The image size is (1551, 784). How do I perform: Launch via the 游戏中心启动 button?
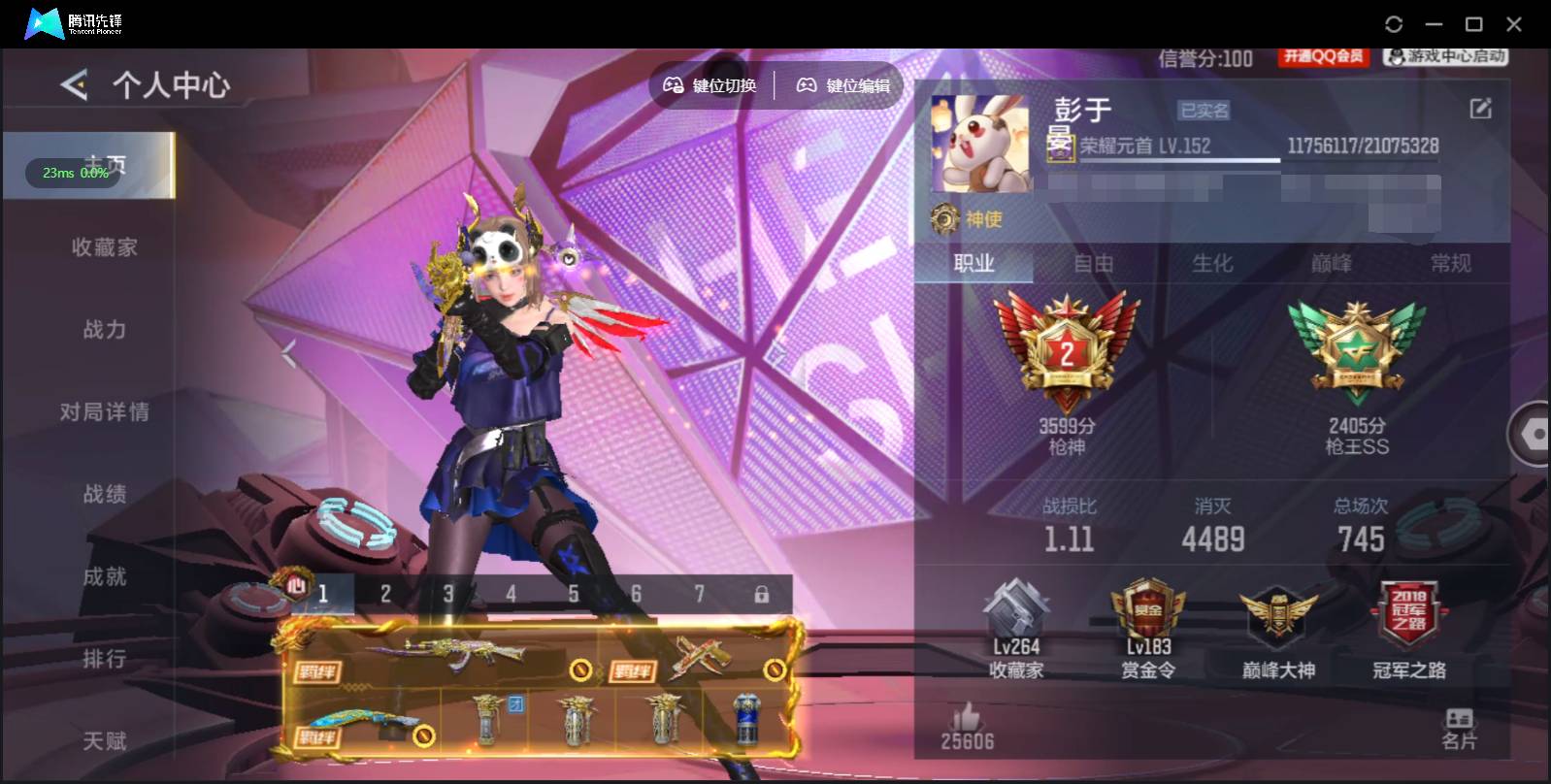tap(1445, 56)
